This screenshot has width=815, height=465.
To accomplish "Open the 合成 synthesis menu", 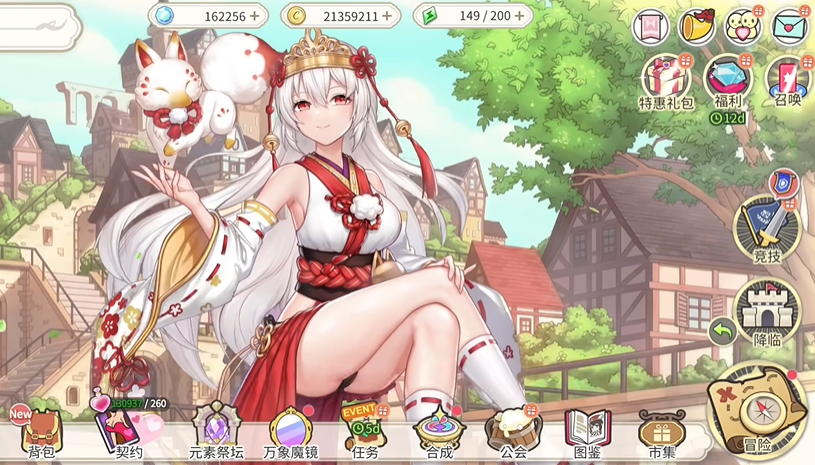I will [x=439, y=432].
